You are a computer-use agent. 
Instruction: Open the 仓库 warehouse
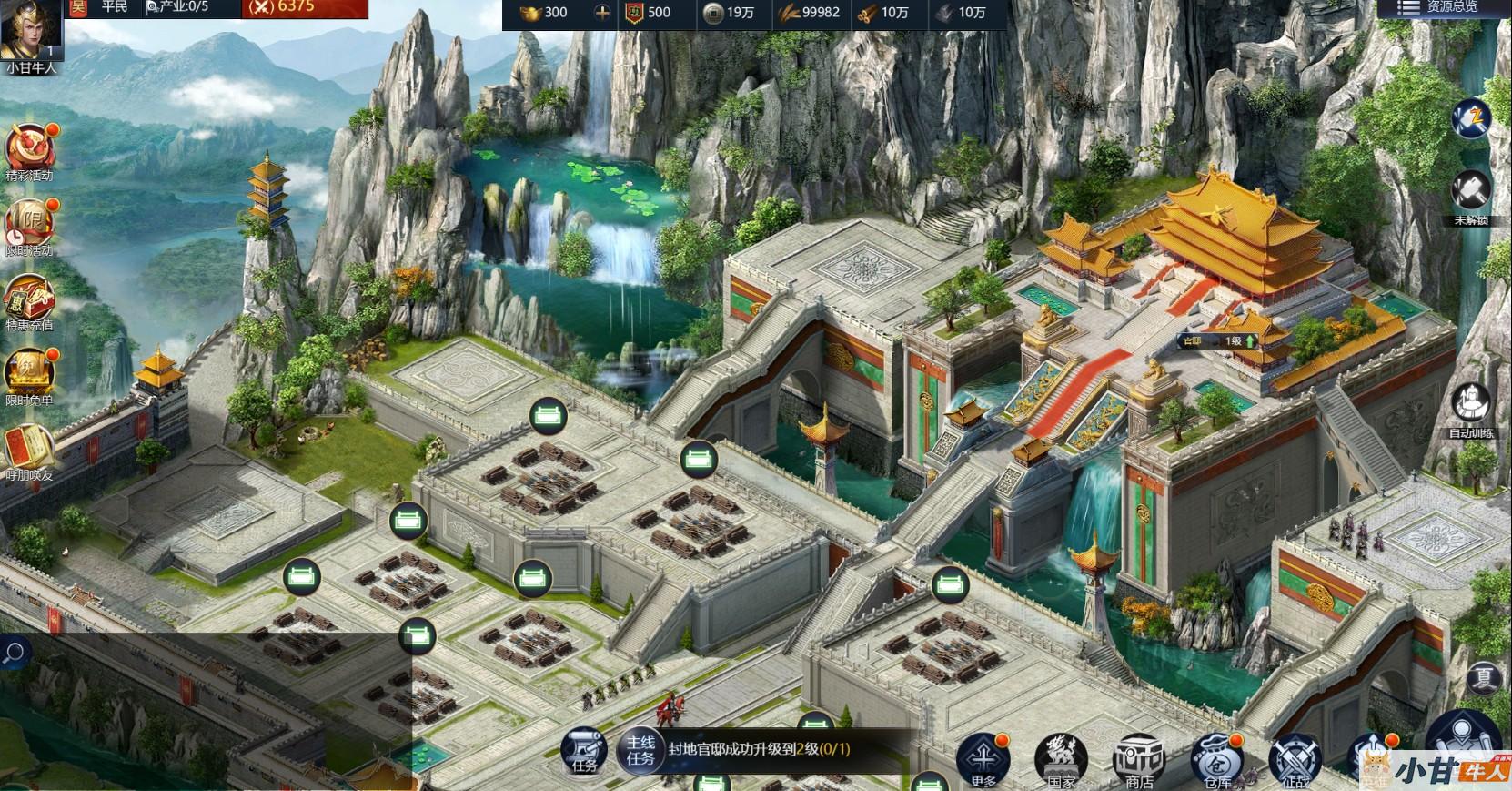(1216, 758)
